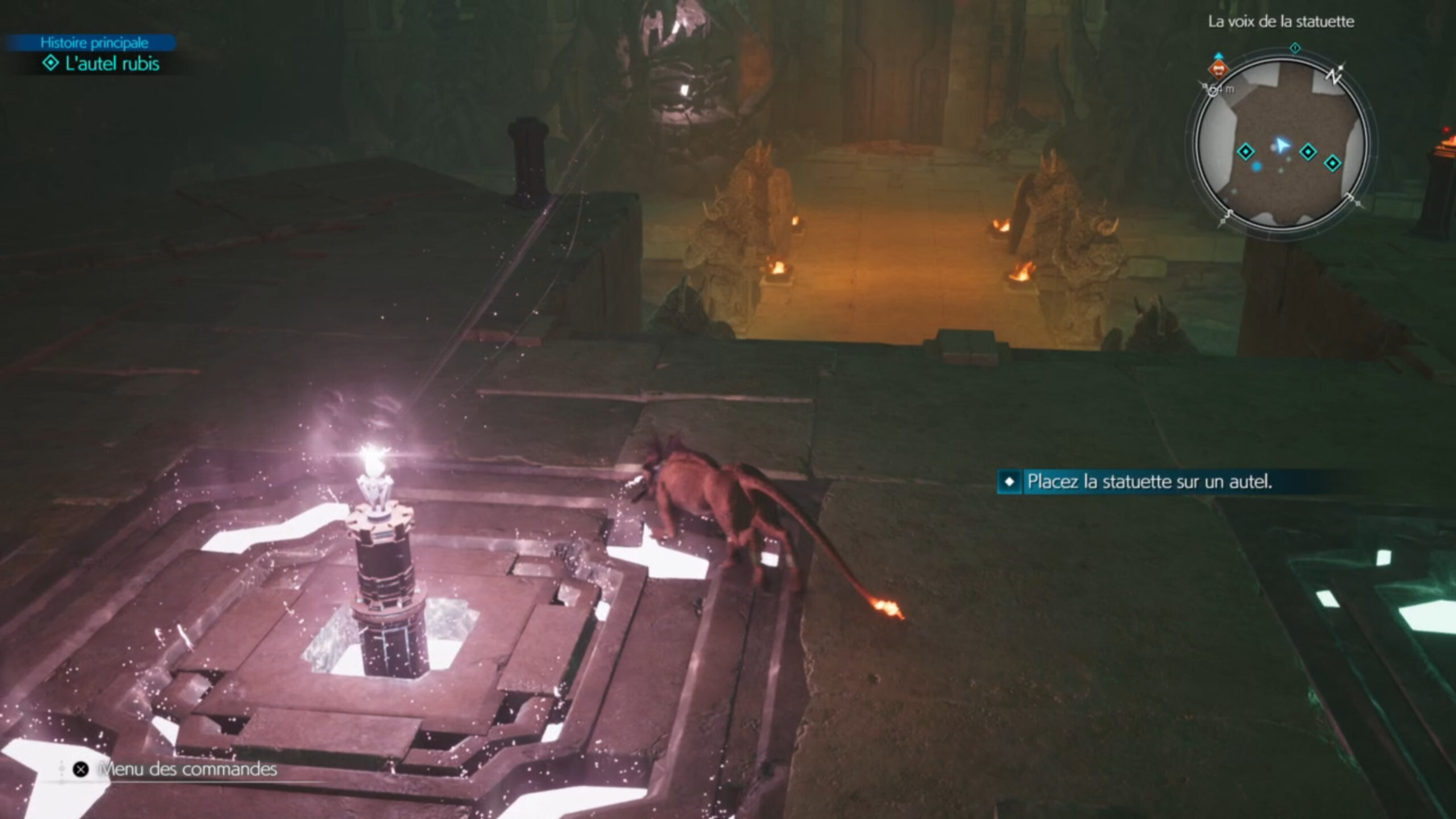Image resolution: width=1456 pixels, height=819 pixels.
Task: Toggle the blue triangle marker above the minimap
Action: [1219, 56]
